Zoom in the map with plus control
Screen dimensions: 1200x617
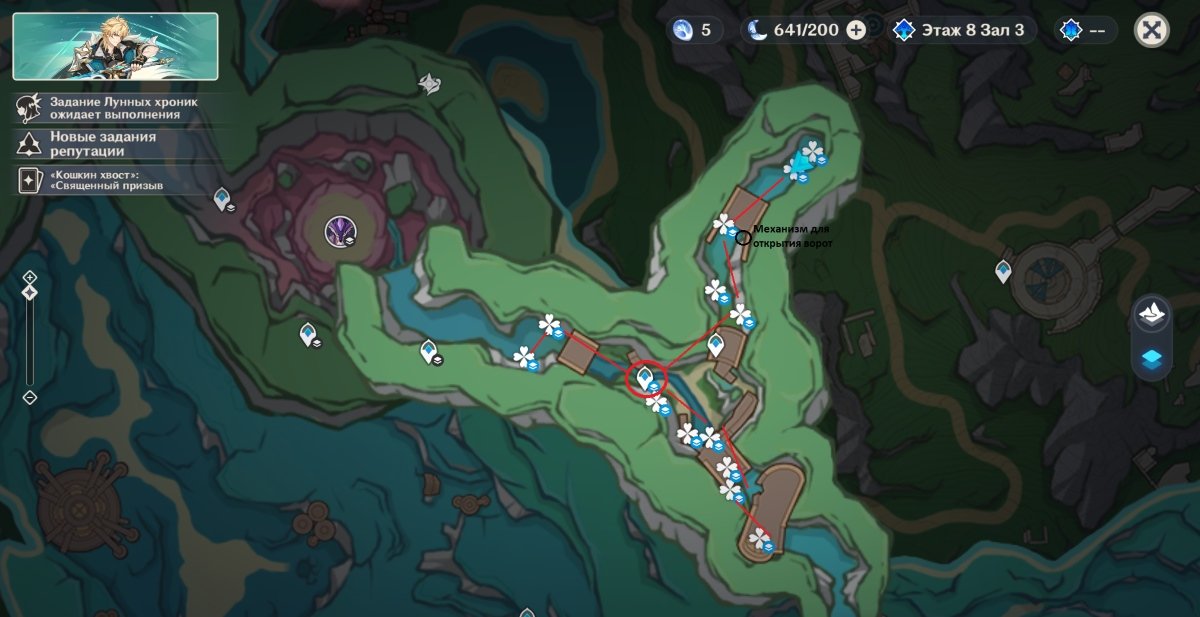point(30,277)
